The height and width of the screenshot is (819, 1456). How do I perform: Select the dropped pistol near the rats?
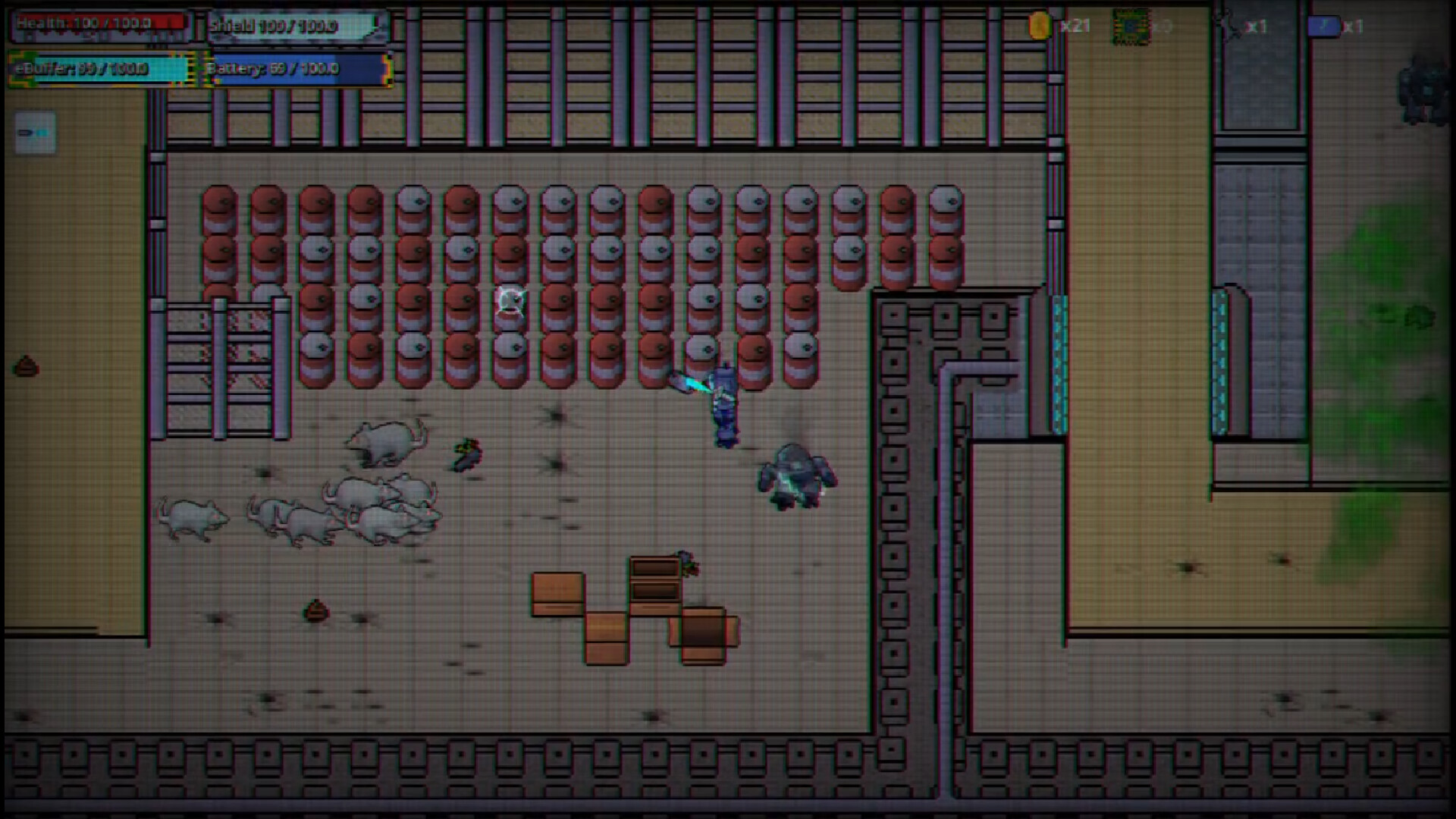click(466, 455)
